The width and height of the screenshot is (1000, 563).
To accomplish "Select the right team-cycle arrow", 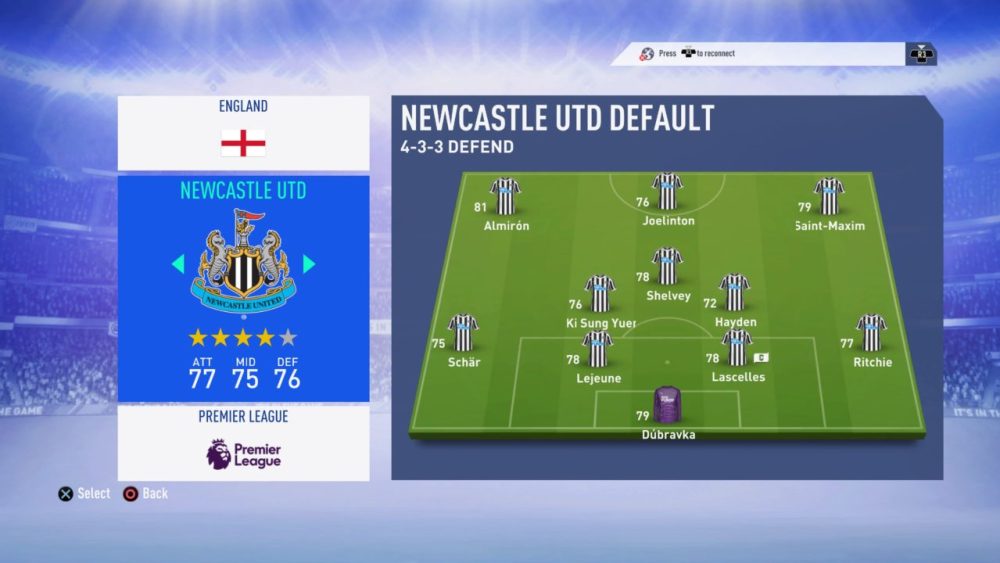I will [x=309, y=264].
